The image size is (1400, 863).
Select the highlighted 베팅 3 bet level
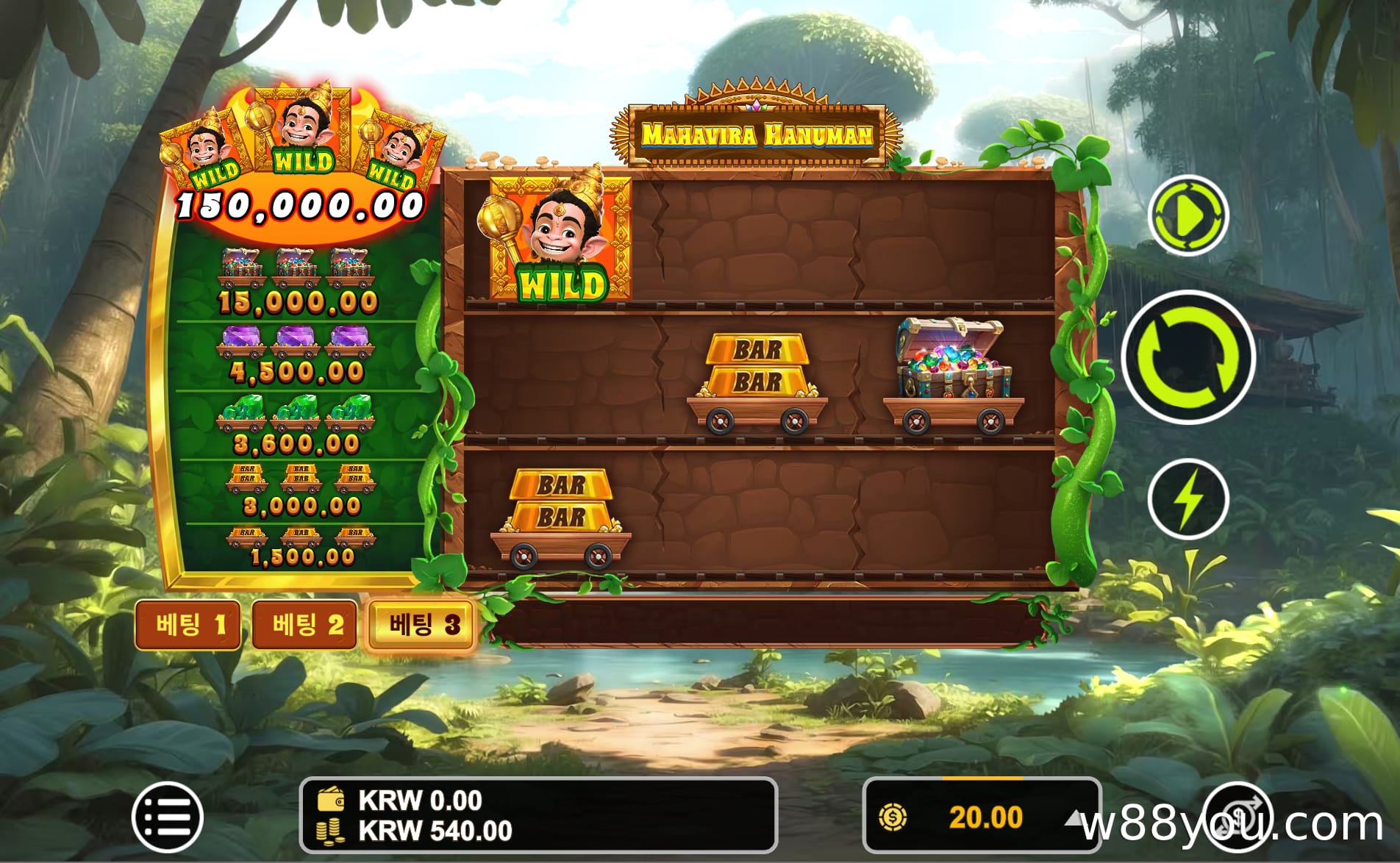(x=421, y=625)
